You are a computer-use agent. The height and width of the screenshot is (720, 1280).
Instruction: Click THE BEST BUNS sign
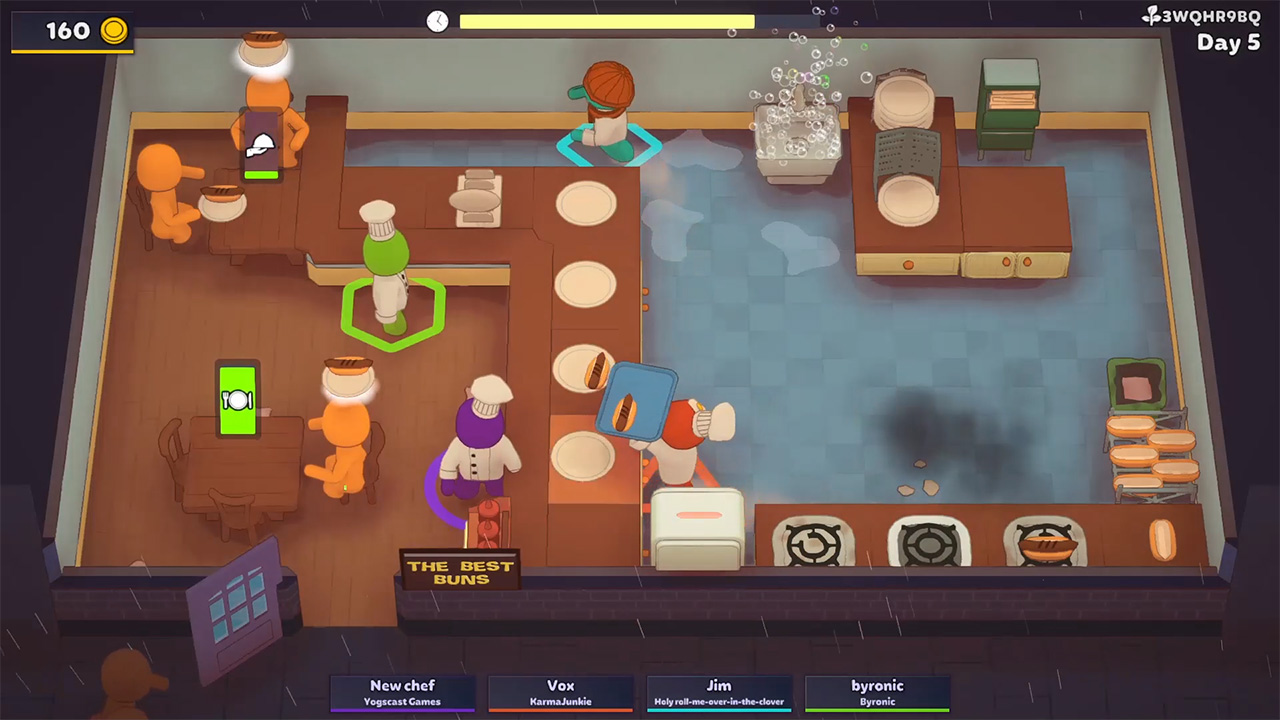coord(459,571)
